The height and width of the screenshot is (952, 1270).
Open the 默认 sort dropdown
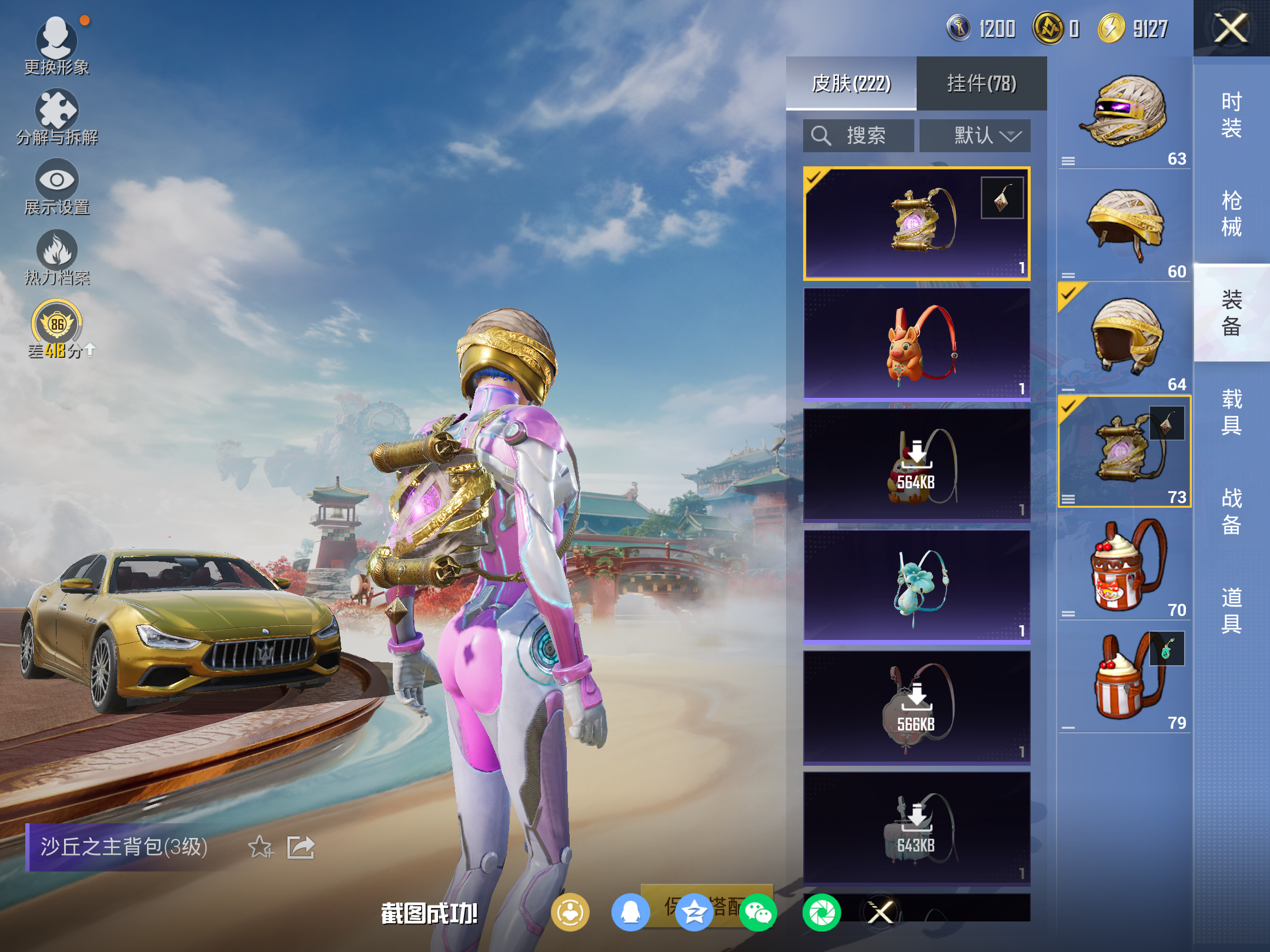point(975,136)
